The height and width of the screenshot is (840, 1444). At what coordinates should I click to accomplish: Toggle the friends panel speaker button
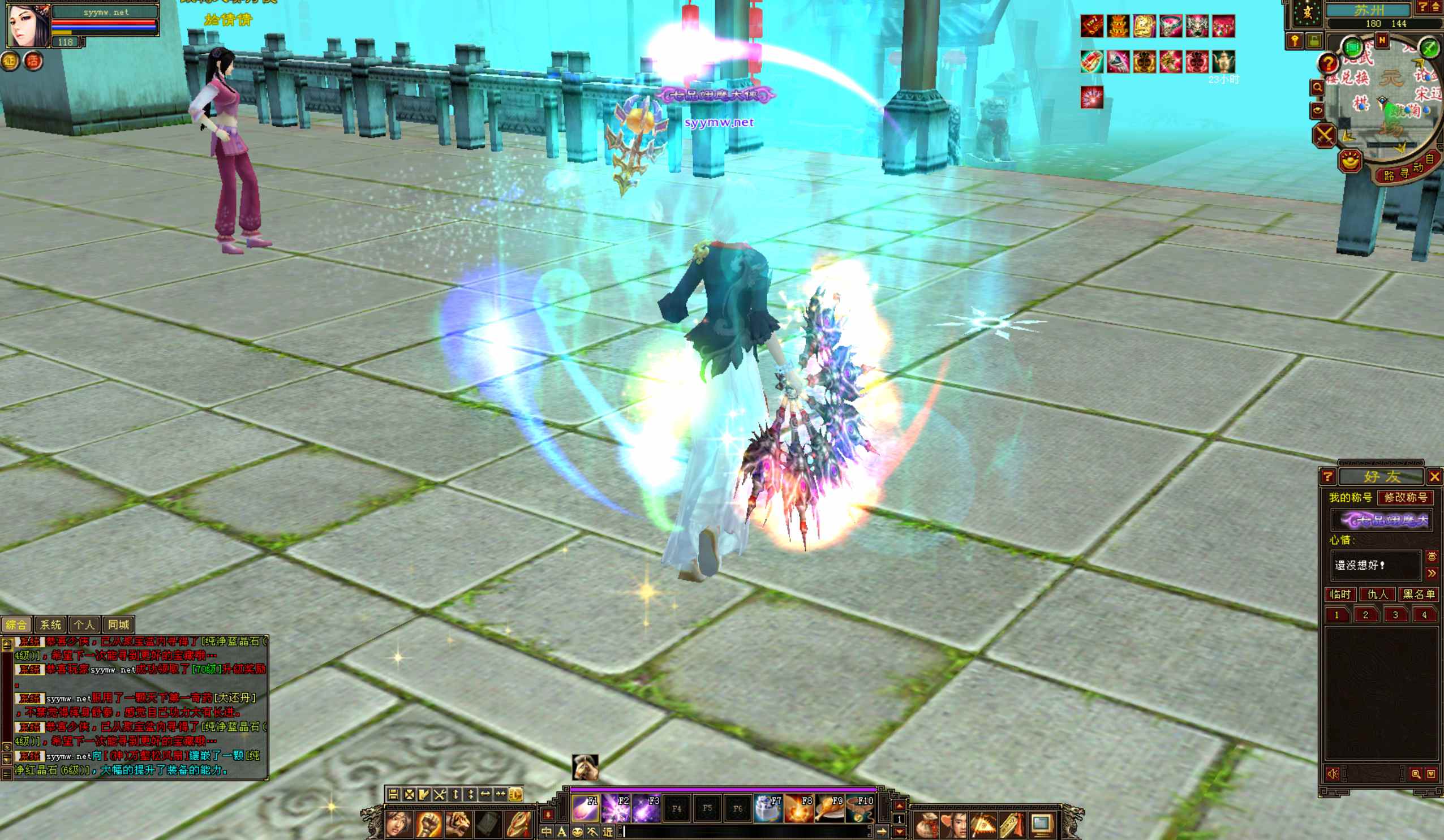click(x=1333, y=774)
